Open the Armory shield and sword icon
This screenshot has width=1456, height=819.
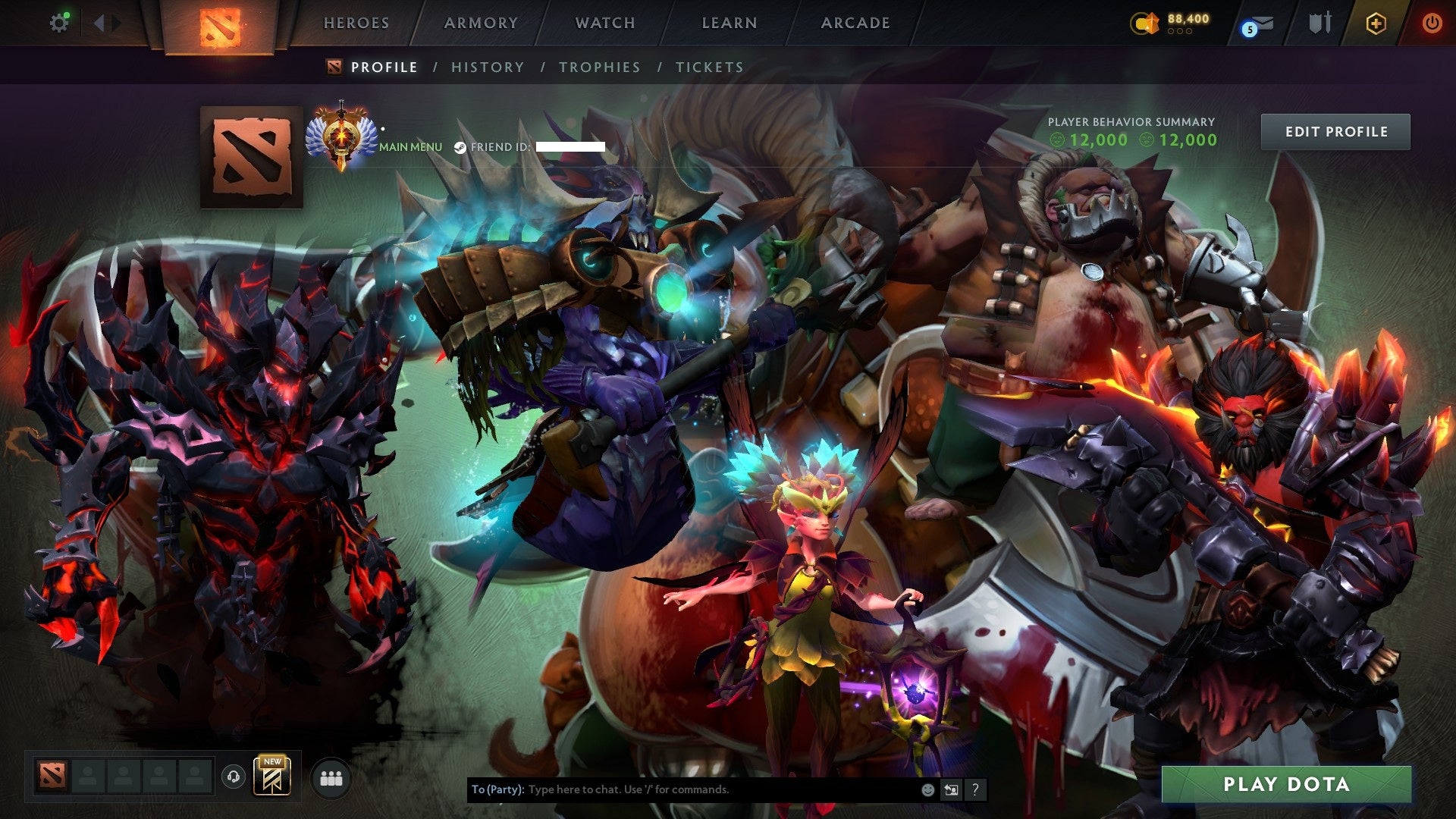pyautogui.click(x=1319, y=23)
